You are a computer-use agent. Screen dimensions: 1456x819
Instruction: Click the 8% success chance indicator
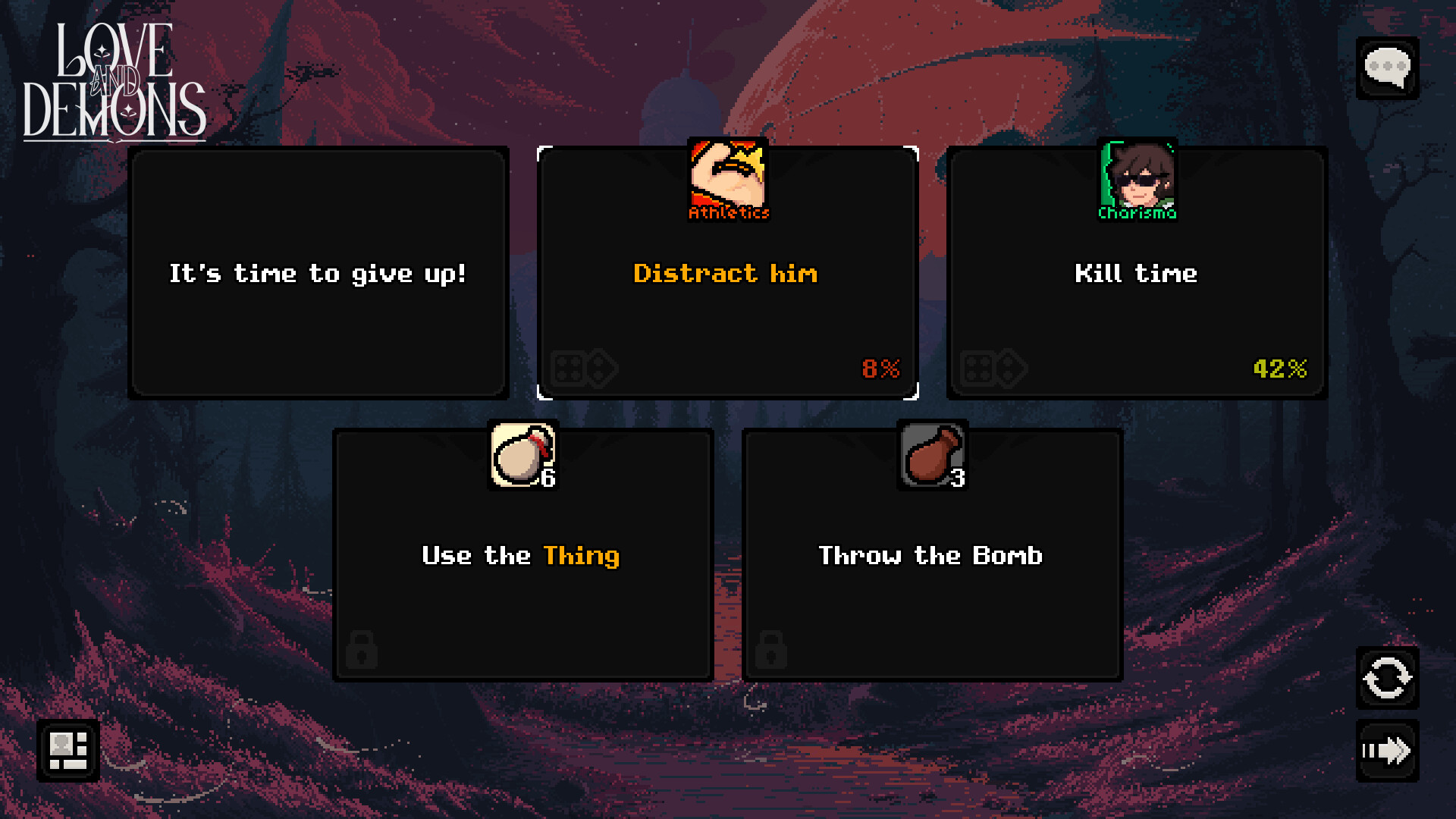[x=880, y=370]
